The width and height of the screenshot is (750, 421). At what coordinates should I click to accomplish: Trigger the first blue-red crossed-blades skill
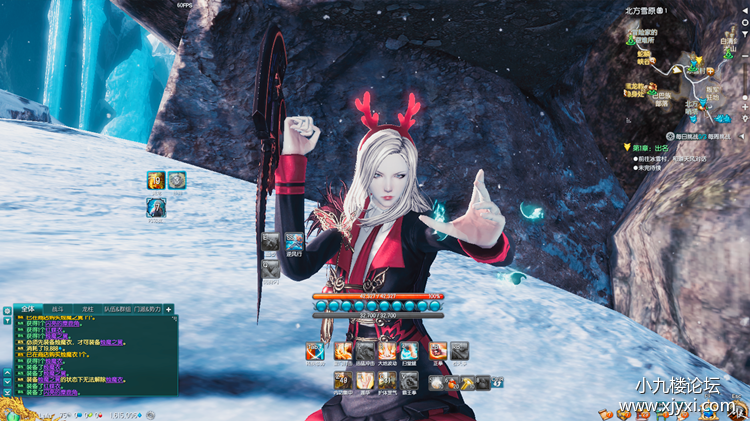[x=316, y=351]
